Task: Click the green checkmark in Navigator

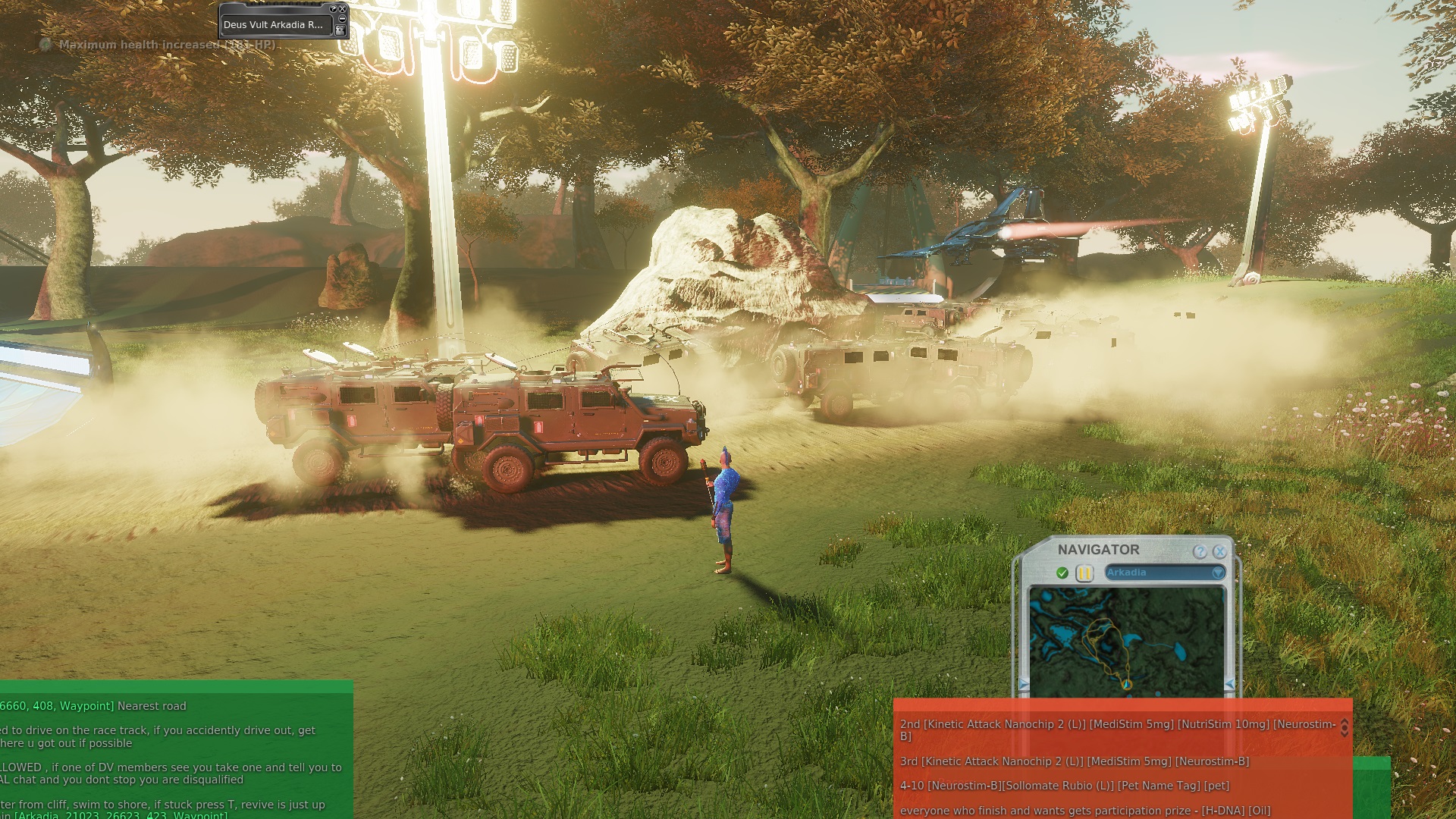Action: pos(1062,573)
